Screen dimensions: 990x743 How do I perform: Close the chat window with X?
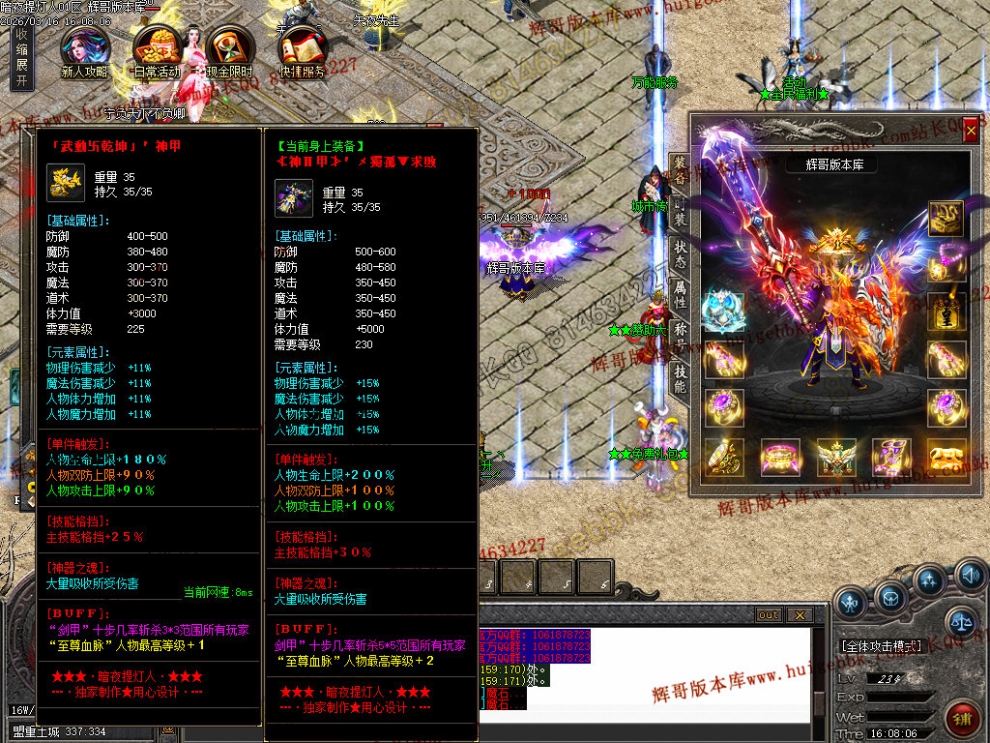pyautogui.click(x=799, y=615)
